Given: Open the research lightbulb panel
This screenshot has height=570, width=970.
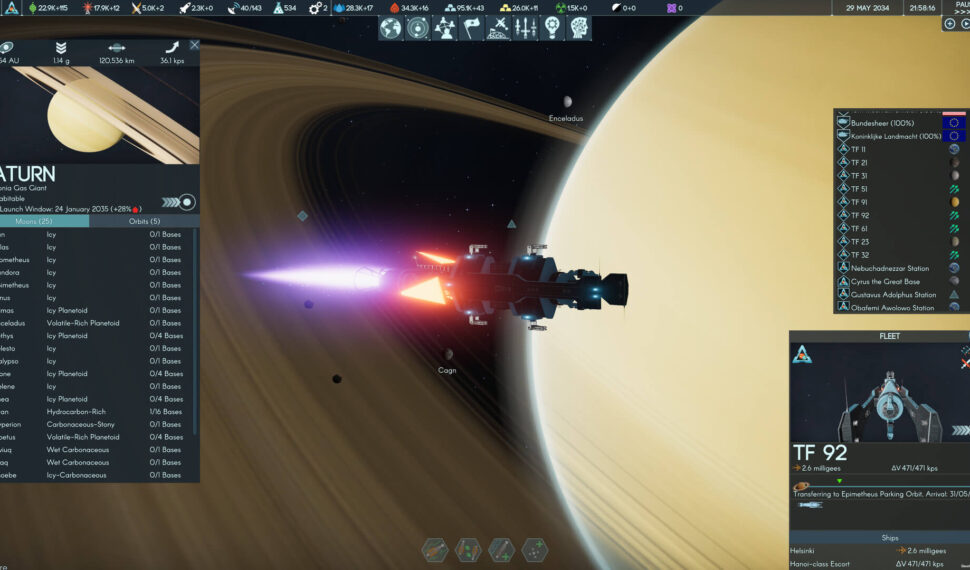Looking at the screenshot, I should point(552,28).
